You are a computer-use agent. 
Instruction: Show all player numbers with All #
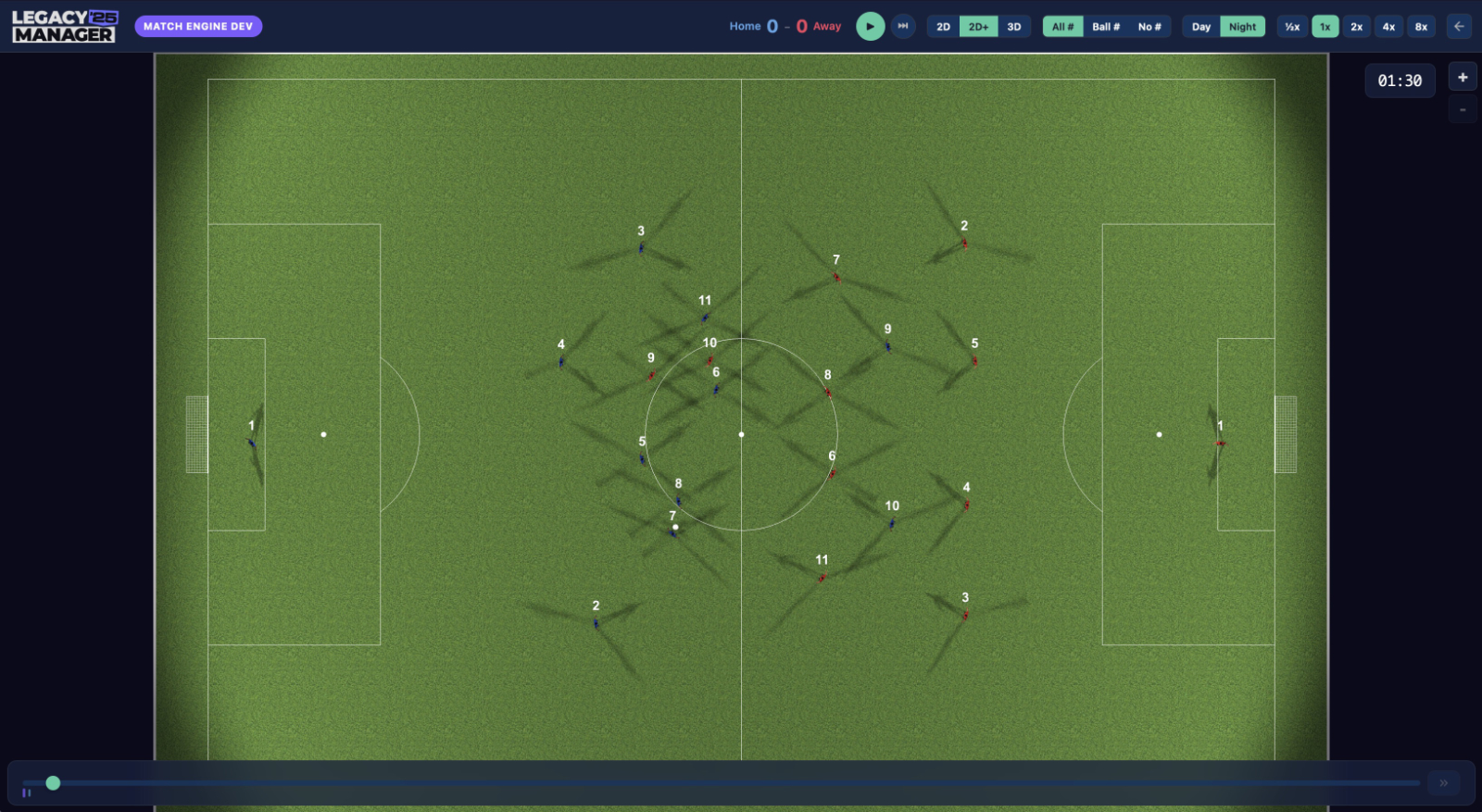[1062, 27]
